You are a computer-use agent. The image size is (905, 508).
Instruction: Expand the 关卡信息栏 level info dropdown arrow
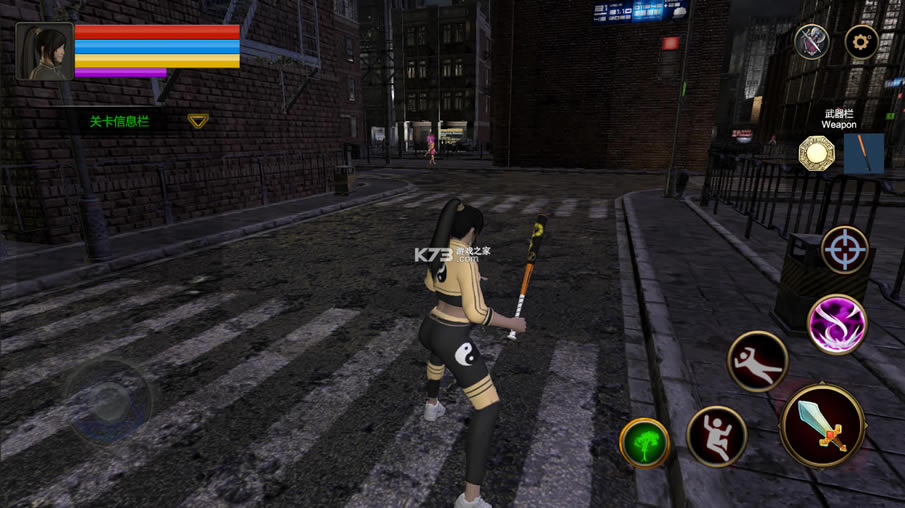[198, 121]
